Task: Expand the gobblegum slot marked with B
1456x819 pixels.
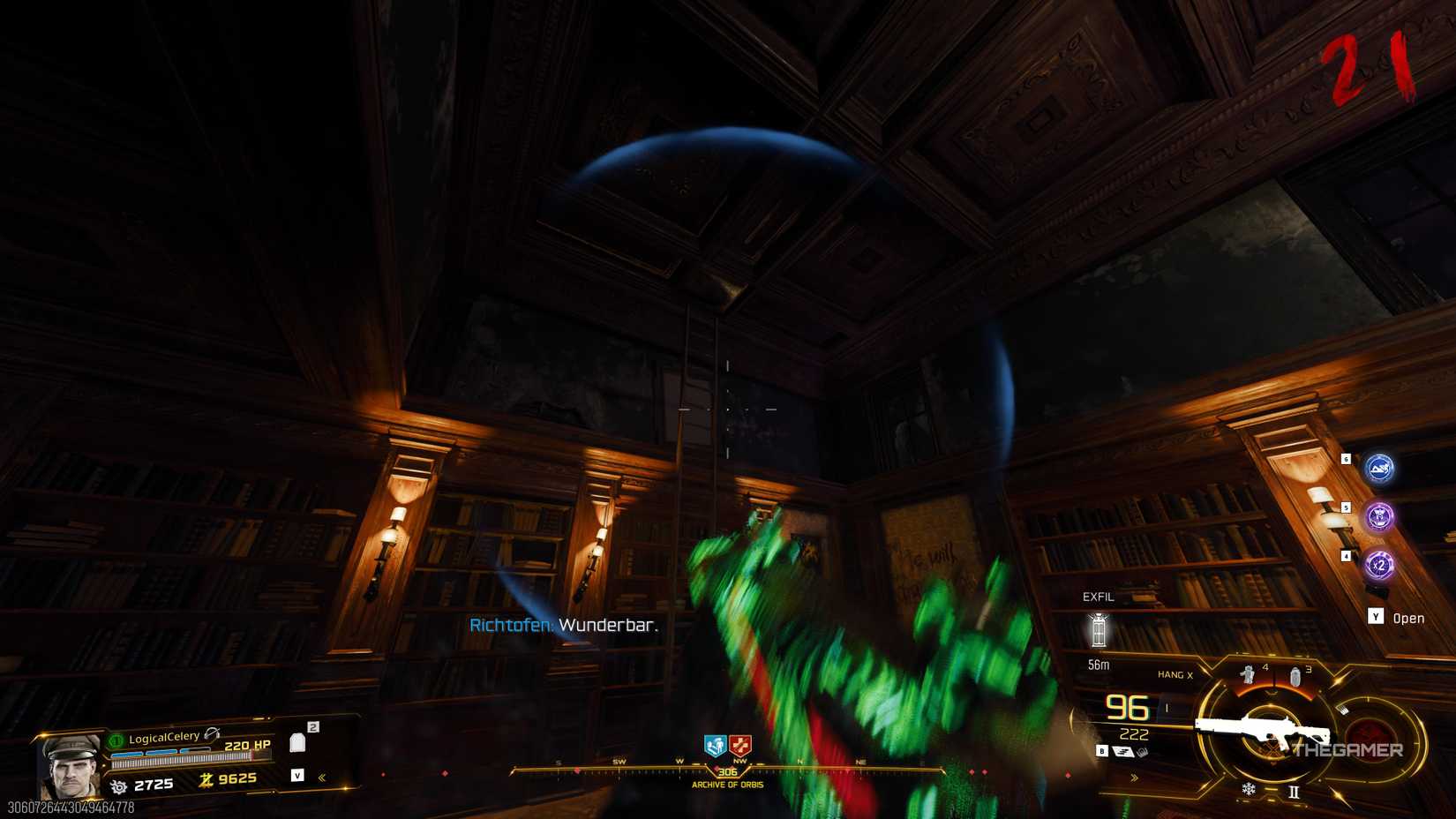Action: pos(1102,751)
